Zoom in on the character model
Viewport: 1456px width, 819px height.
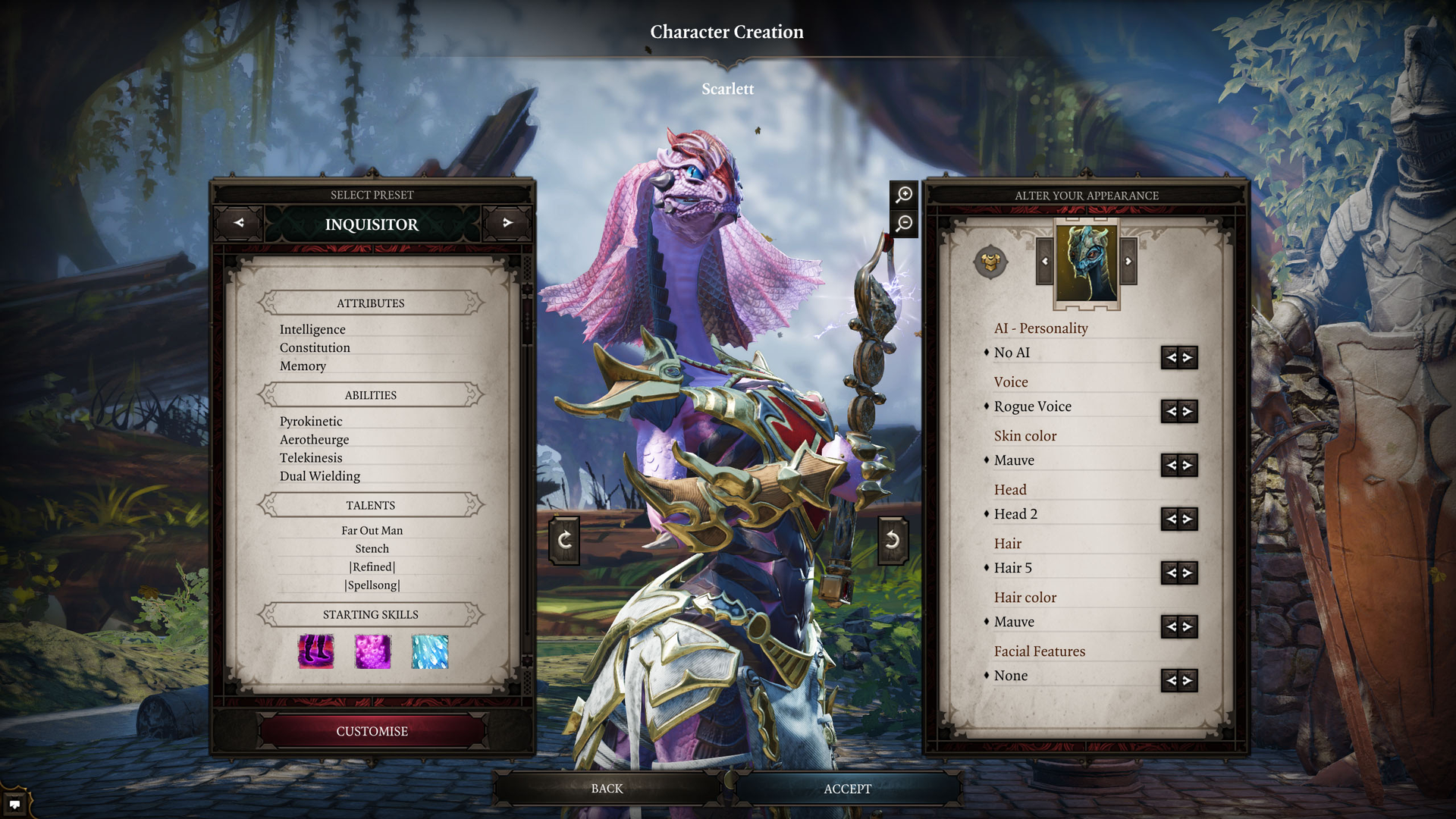pyautogui.click(x=904, y=195)
